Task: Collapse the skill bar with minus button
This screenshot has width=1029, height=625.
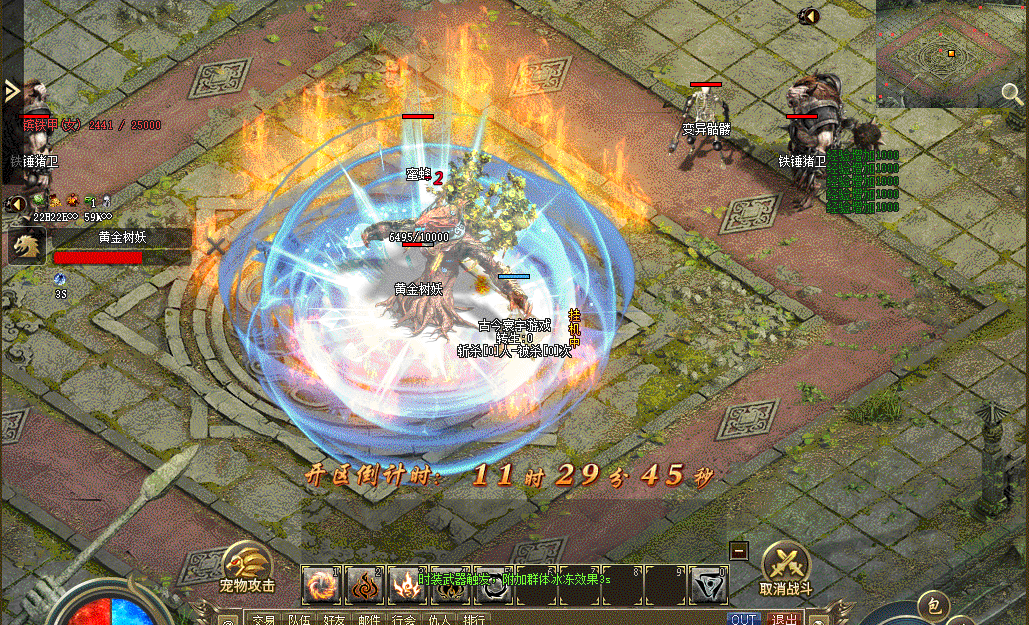Action: click(739, 550)
